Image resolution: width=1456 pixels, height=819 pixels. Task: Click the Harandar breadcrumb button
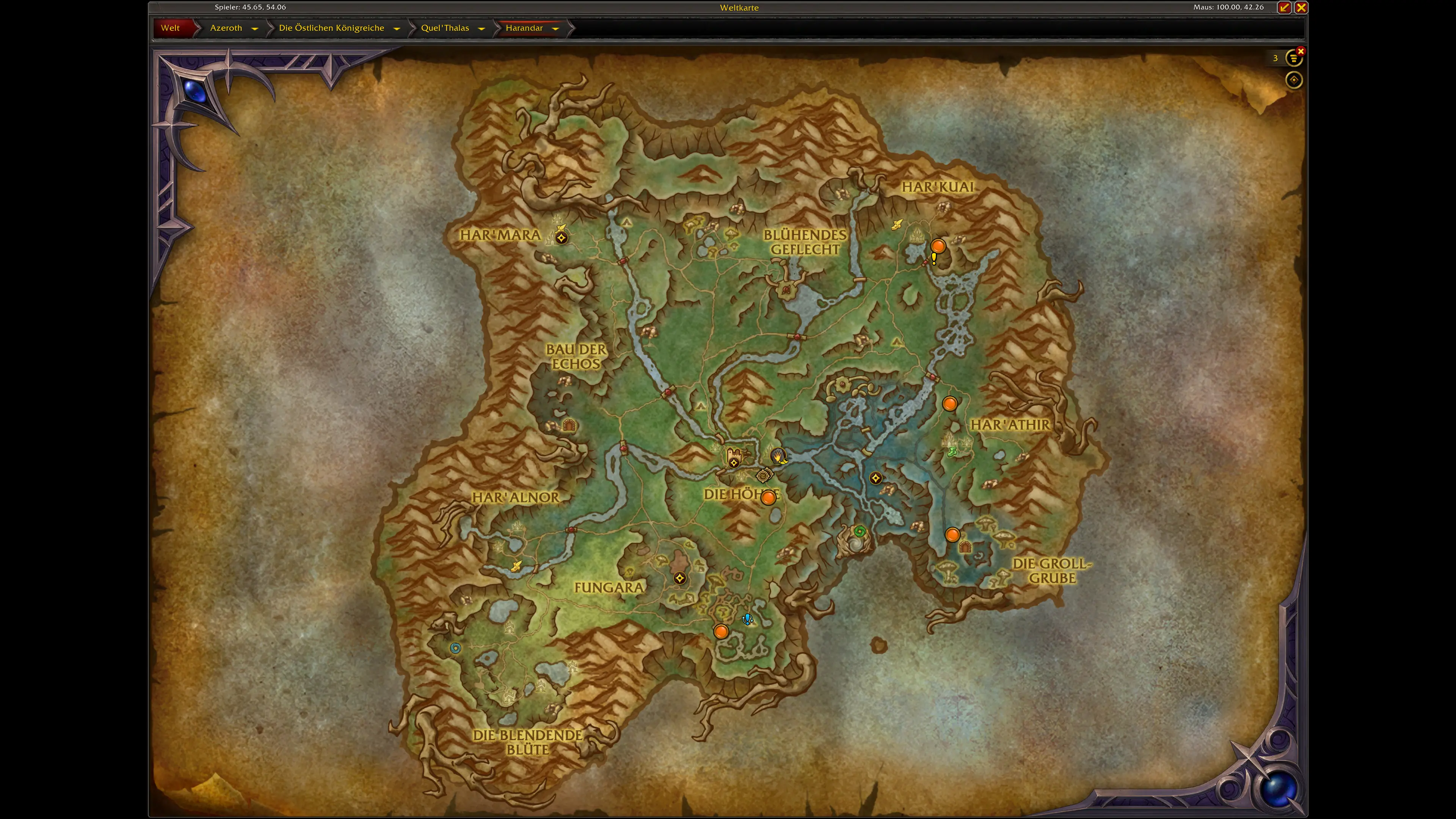click(x=524, y=28)
